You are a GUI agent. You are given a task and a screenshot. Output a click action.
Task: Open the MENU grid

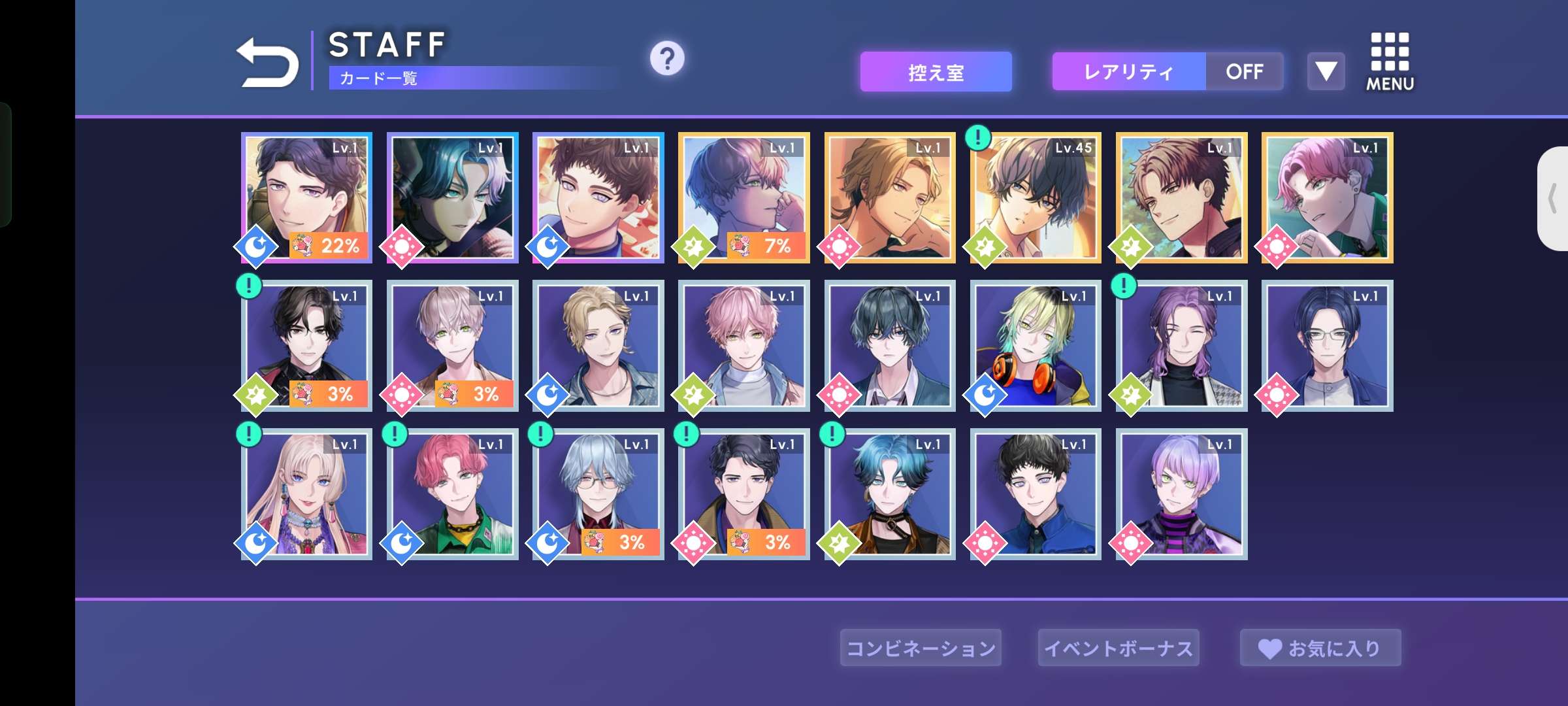tap(1390, 61)
